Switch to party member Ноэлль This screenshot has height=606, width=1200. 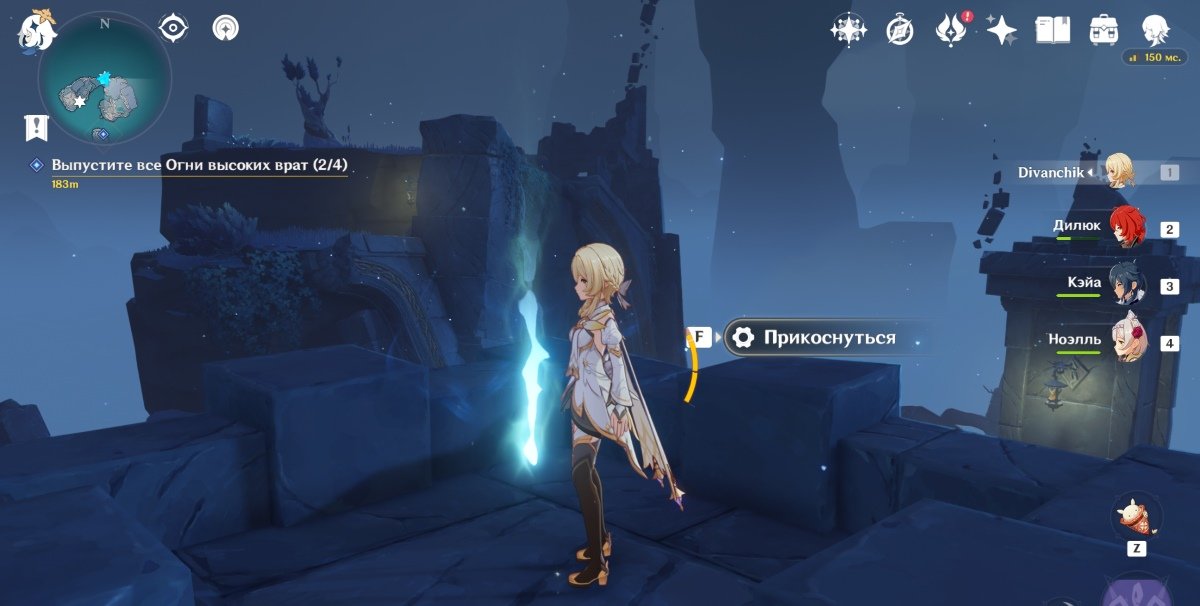click(1125, 343)
